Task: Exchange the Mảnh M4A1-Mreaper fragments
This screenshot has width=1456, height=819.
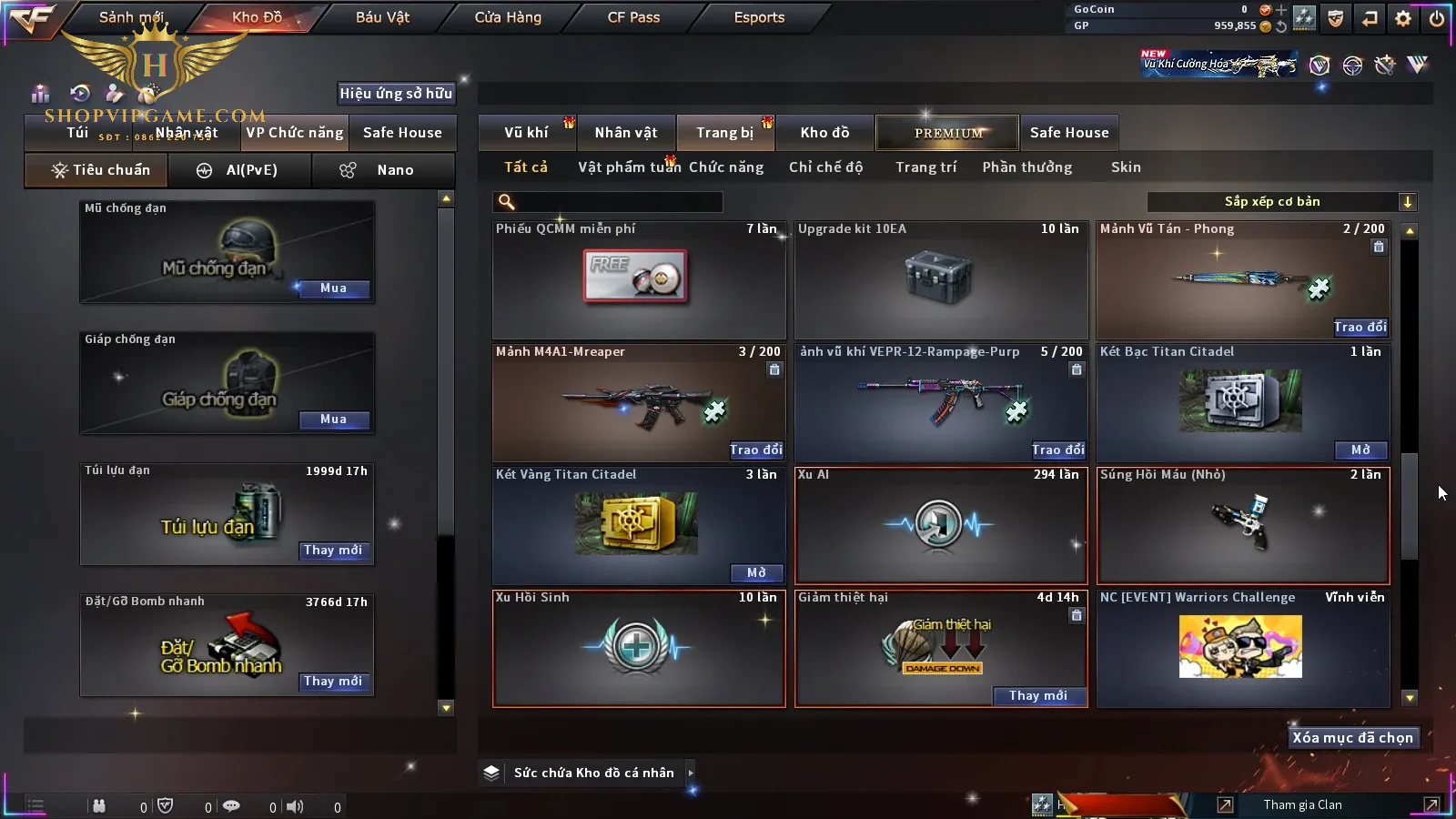Action: (755, 450)
